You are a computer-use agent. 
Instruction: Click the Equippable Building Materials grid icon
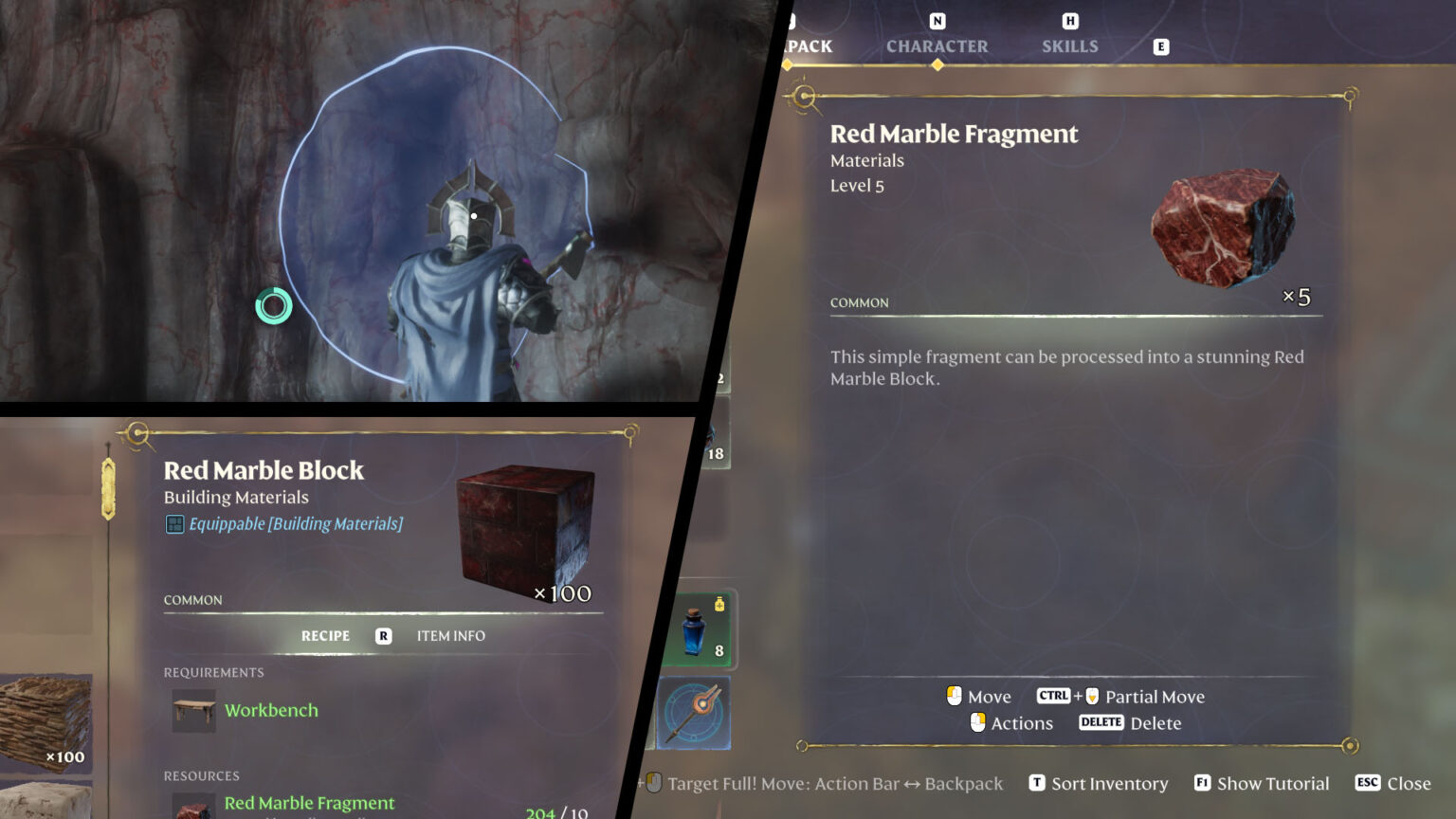pos(174,522)
